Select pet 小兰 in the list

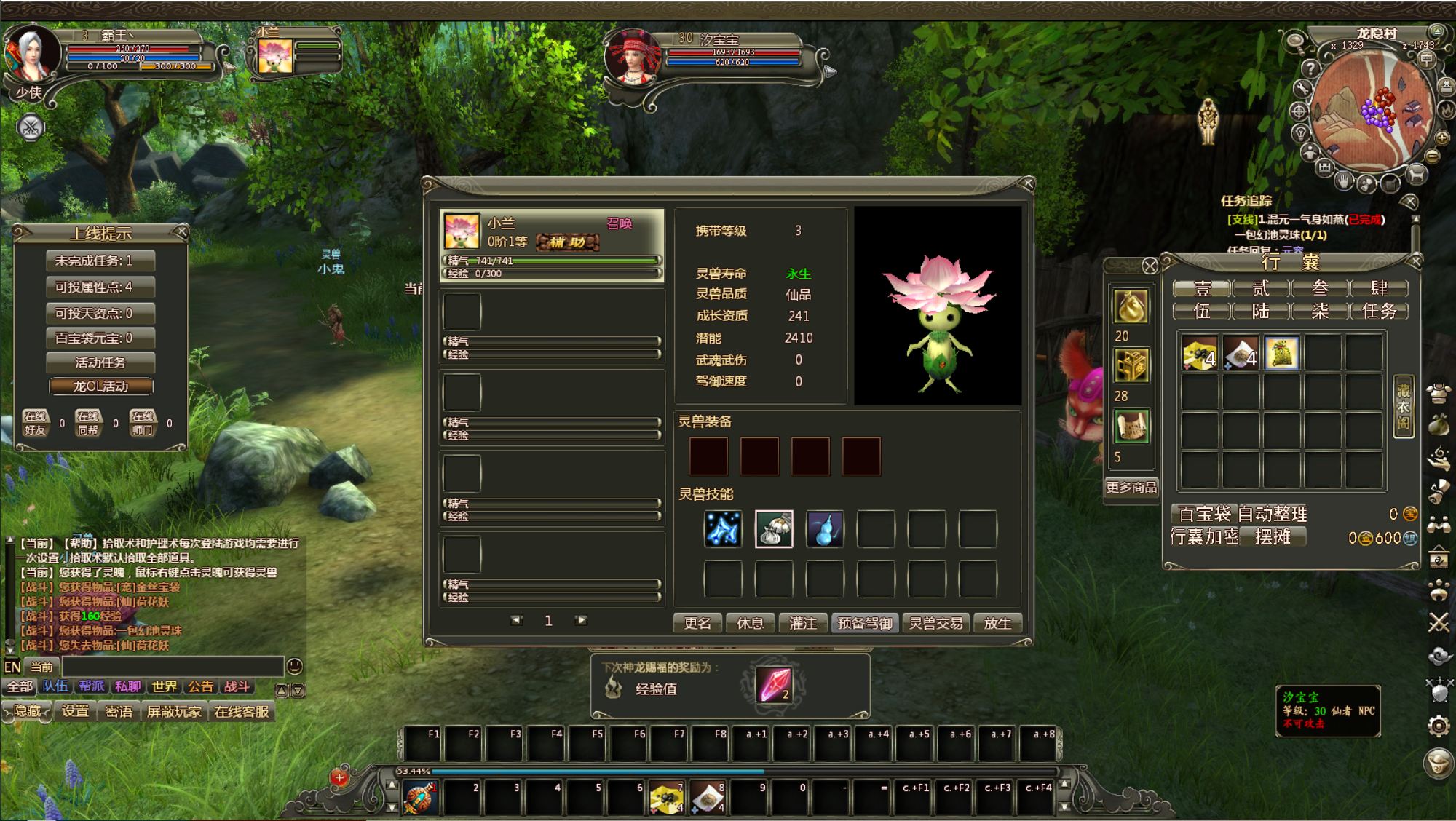[x=552, y=245]
